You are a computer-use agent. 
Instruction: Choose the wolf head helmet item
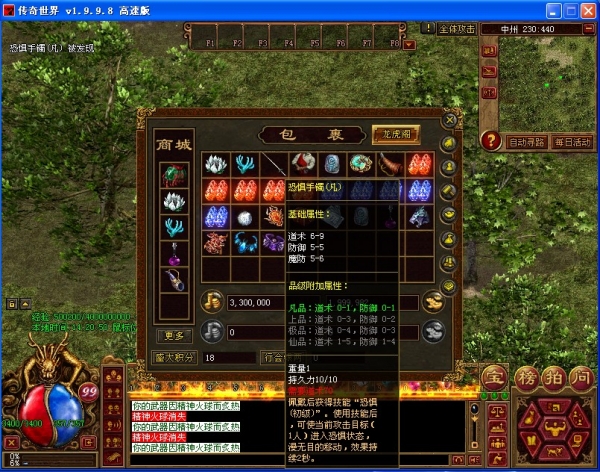pyautogui.click(x=420, y=216)
